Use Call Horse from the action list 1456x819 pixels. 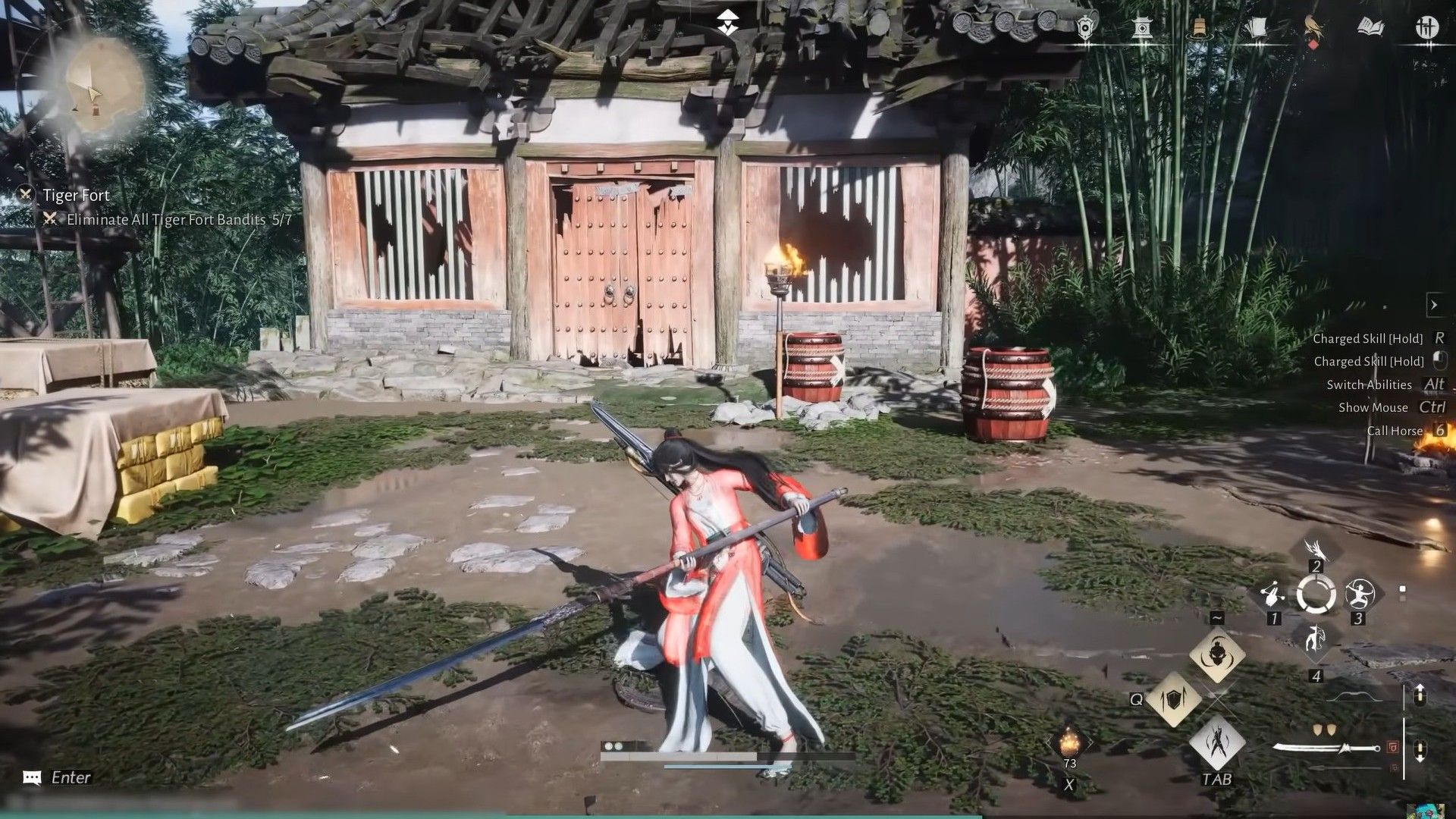1395,431
